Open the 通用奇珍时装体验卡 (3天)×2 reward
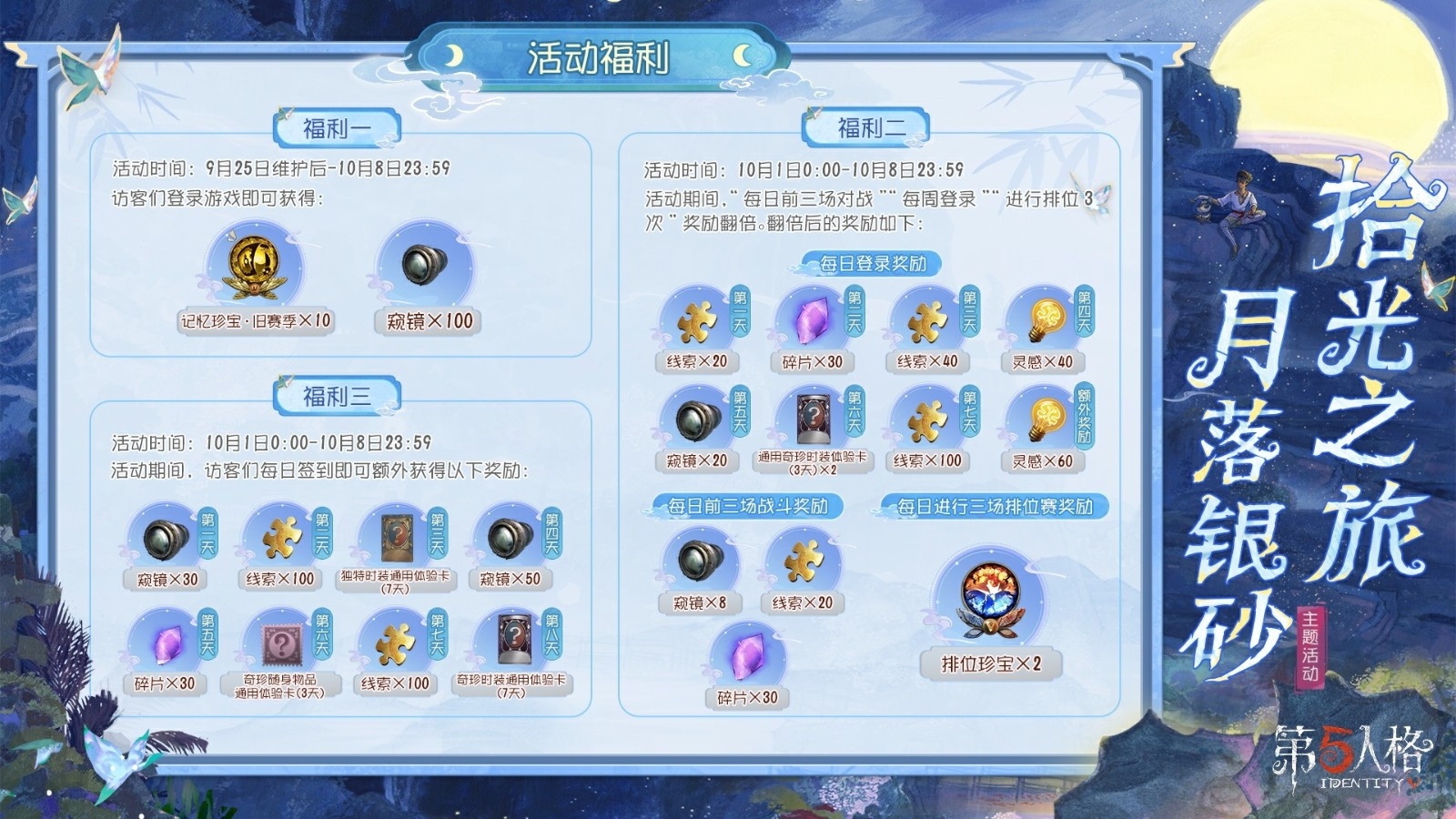 click(812, 419)
